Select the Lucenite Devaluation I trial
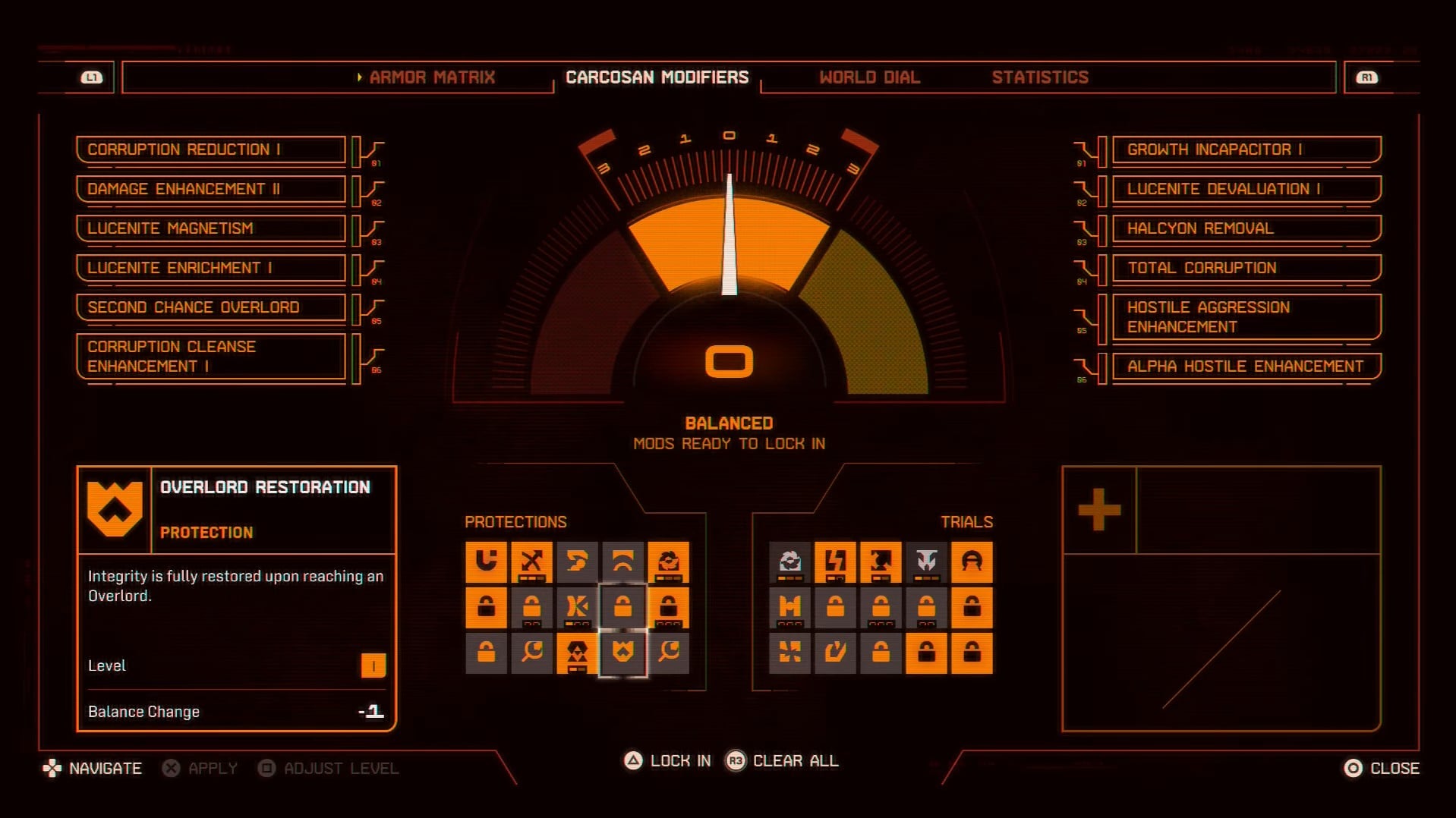Image resolution: width=1456 pixels, height=818 pixels. click(x=1246, y=189)
